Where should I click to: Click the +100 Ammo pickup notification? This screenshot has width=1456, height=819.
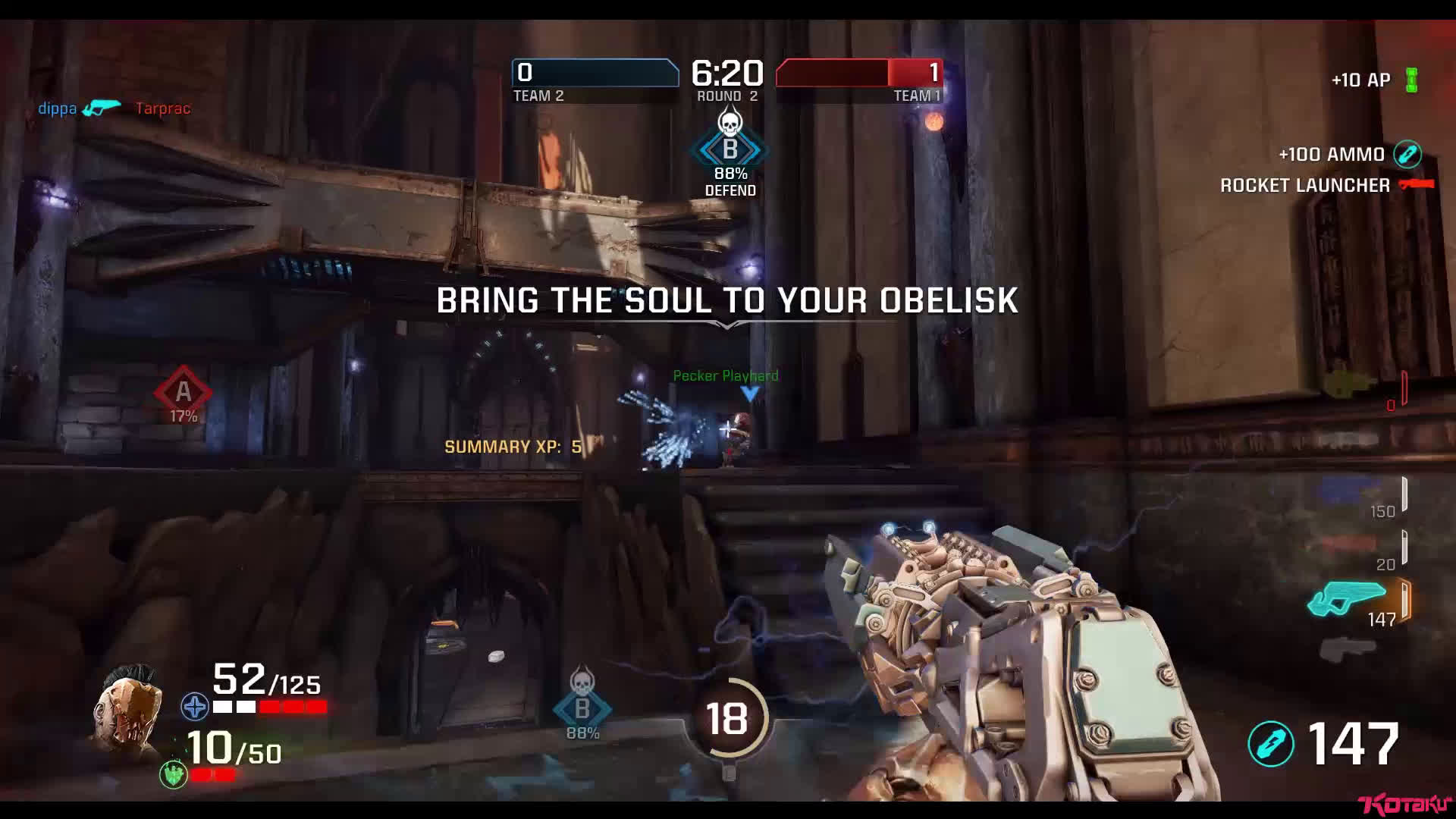pos(1332,155)
